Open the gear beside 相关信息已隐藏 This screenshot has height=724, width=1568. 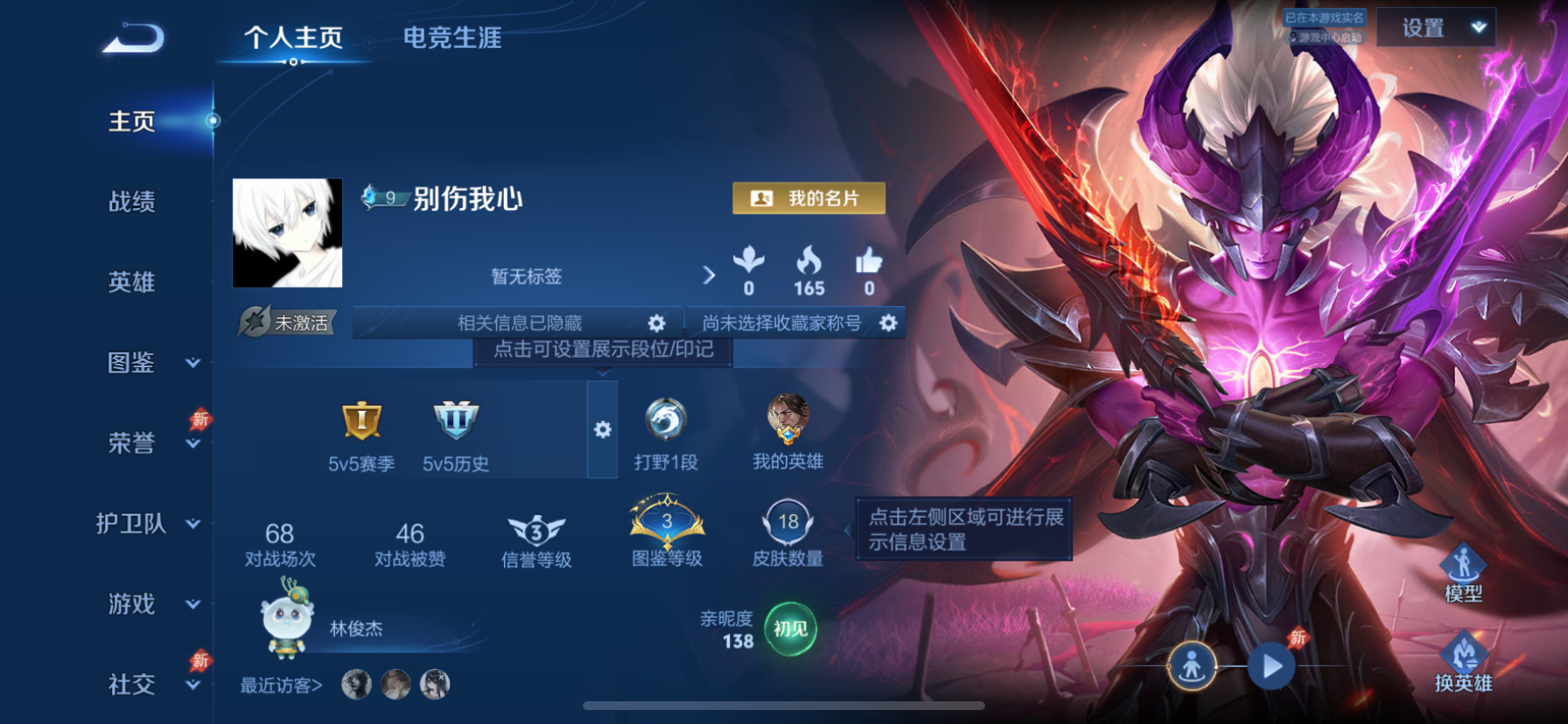click(656, 323)
